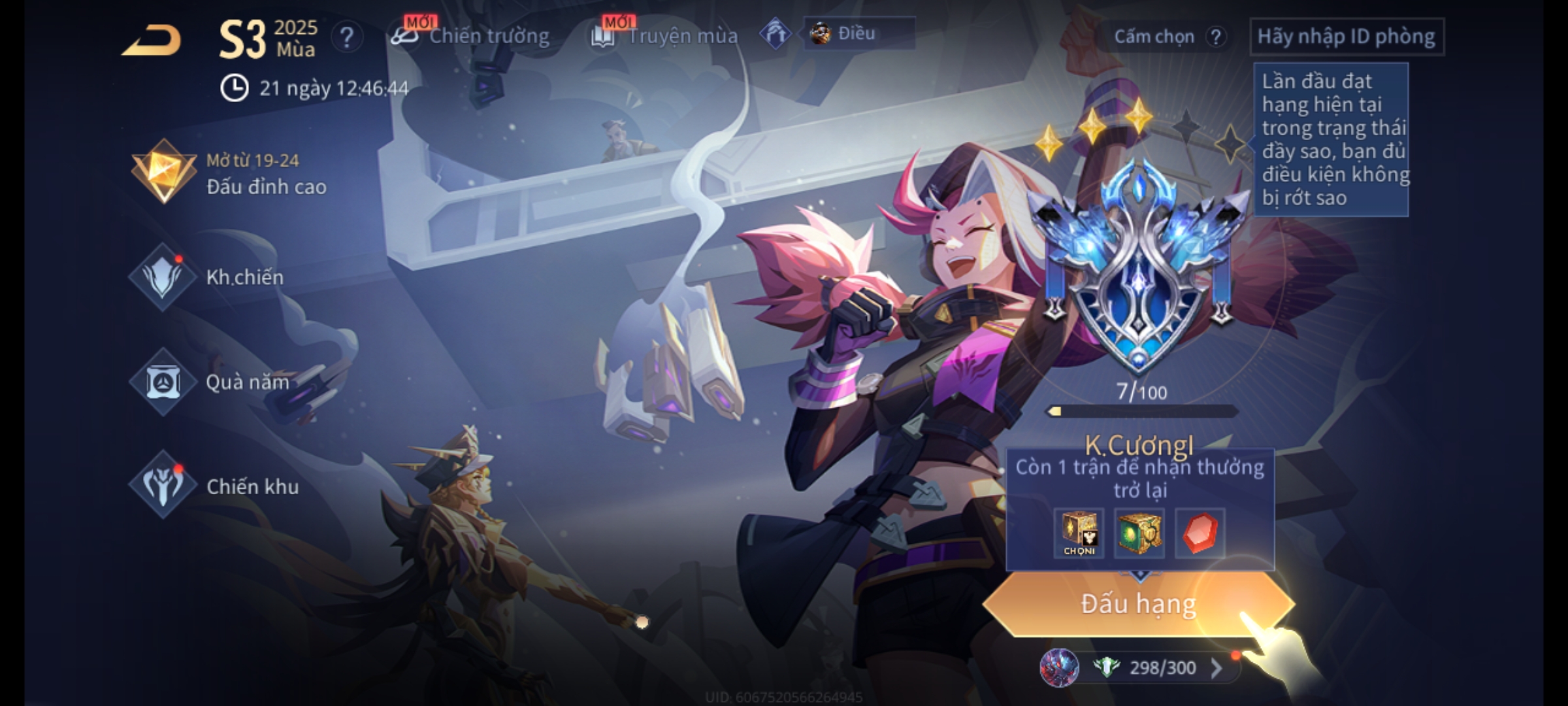Select the Điêu hero avatar entry

pos(857,33)
